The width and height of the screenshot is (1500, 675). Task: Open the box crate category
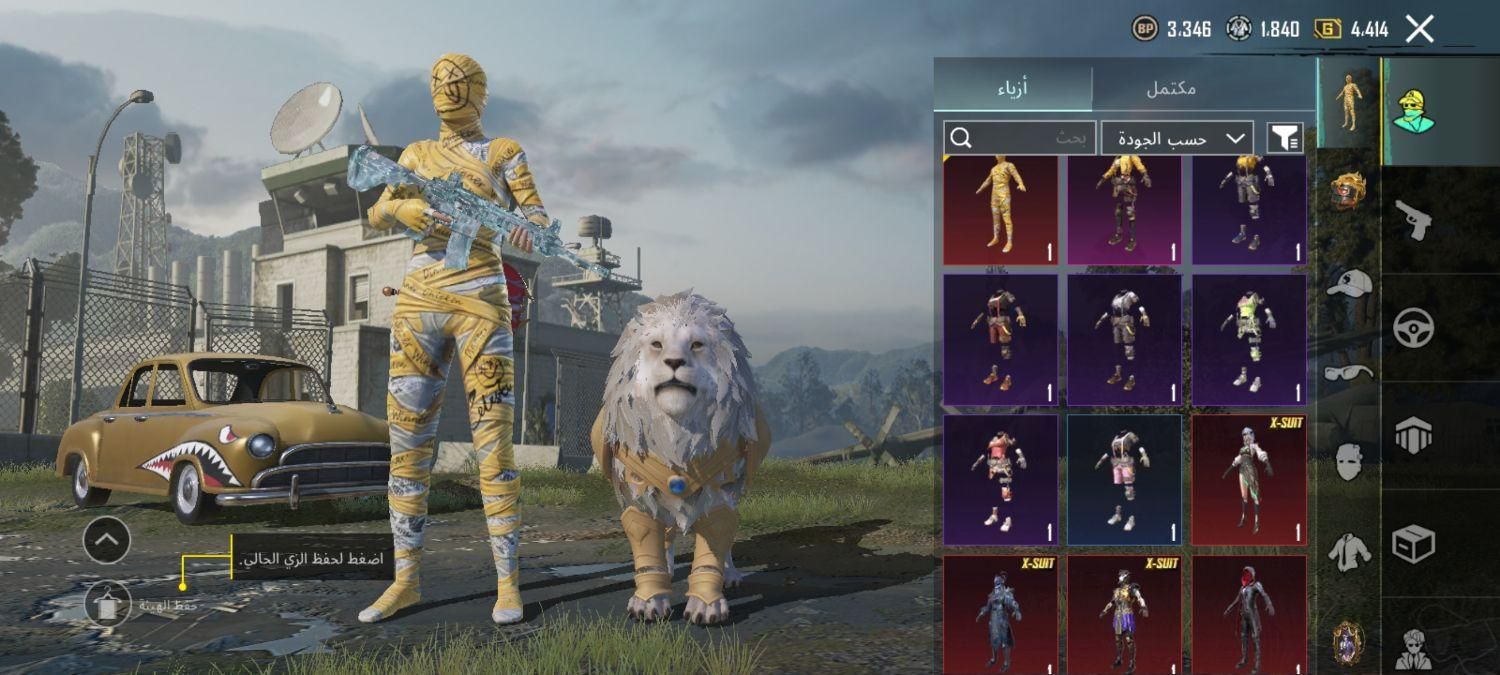(x=1414, y=544)
